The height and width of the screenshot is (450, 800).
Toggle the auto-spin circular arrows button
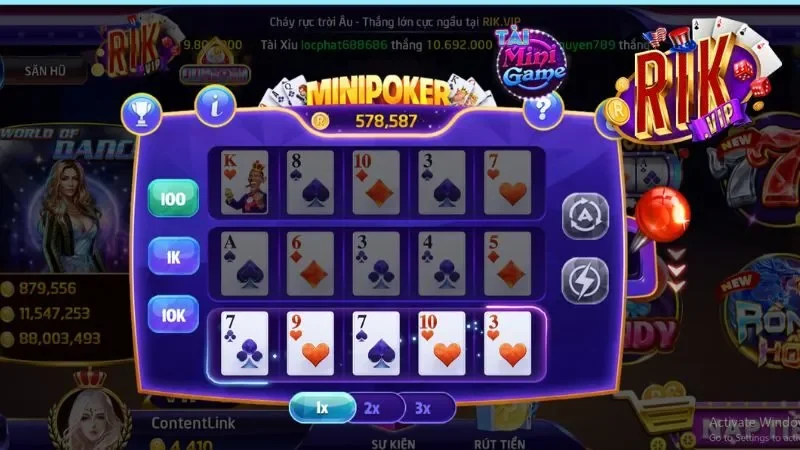tap(584, 216)
